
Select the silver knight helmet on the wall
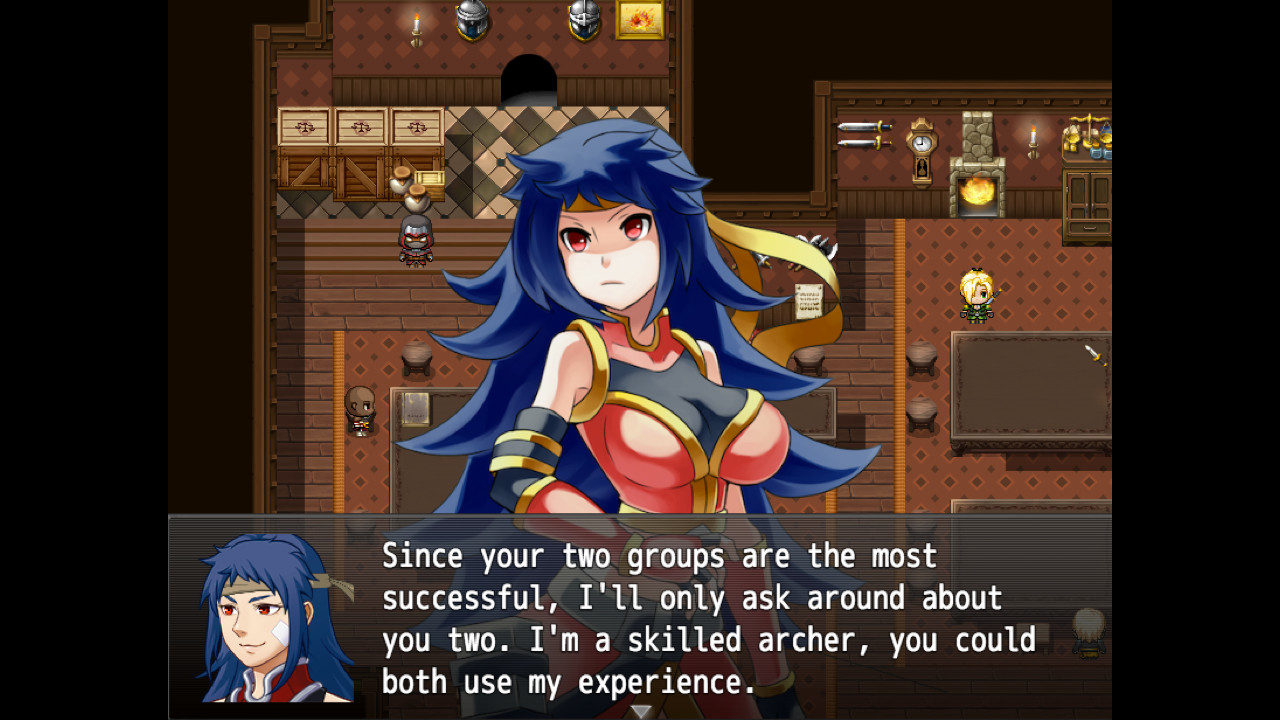[470, 22]
